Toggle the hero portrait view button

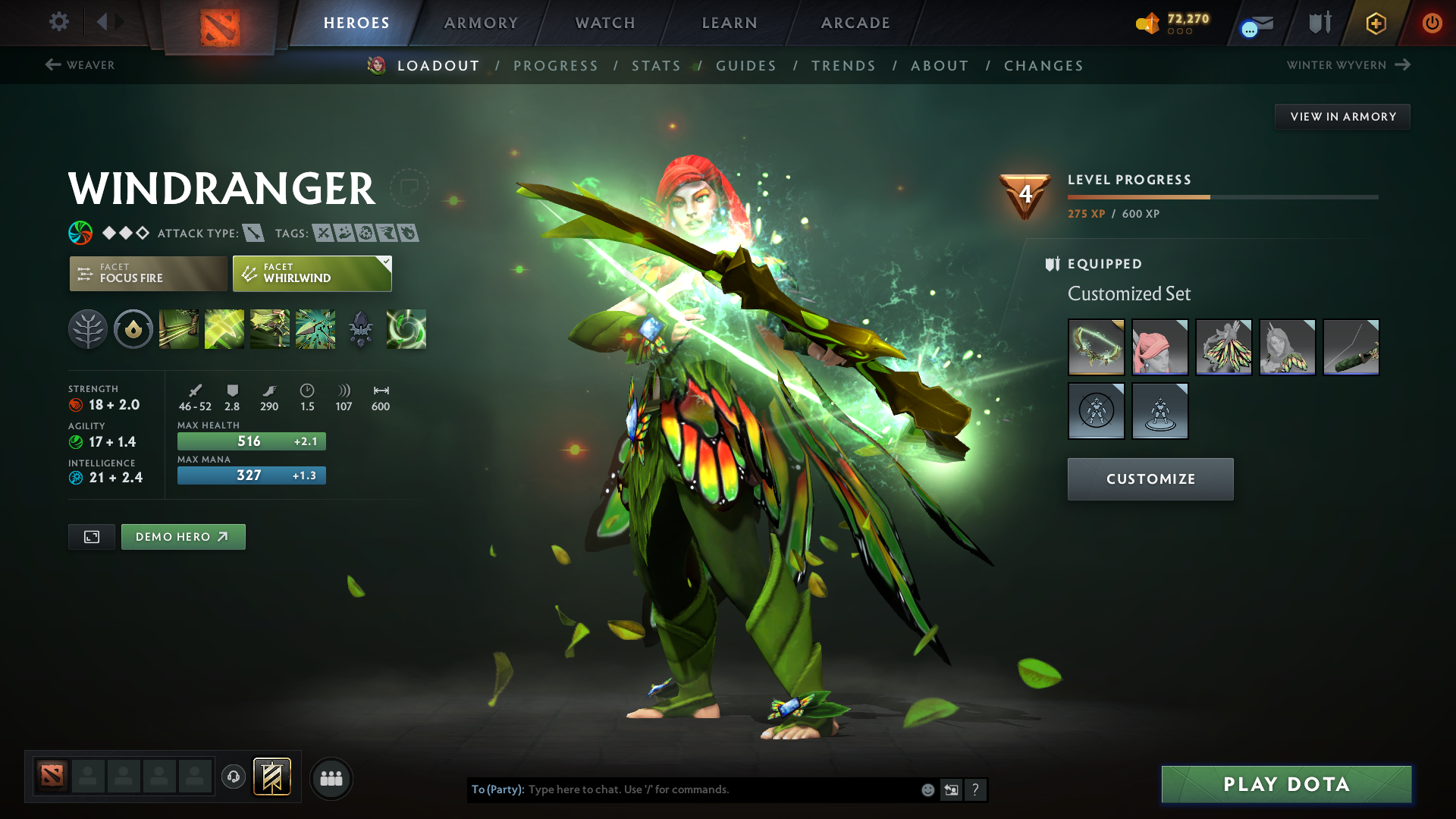[91, 536]
